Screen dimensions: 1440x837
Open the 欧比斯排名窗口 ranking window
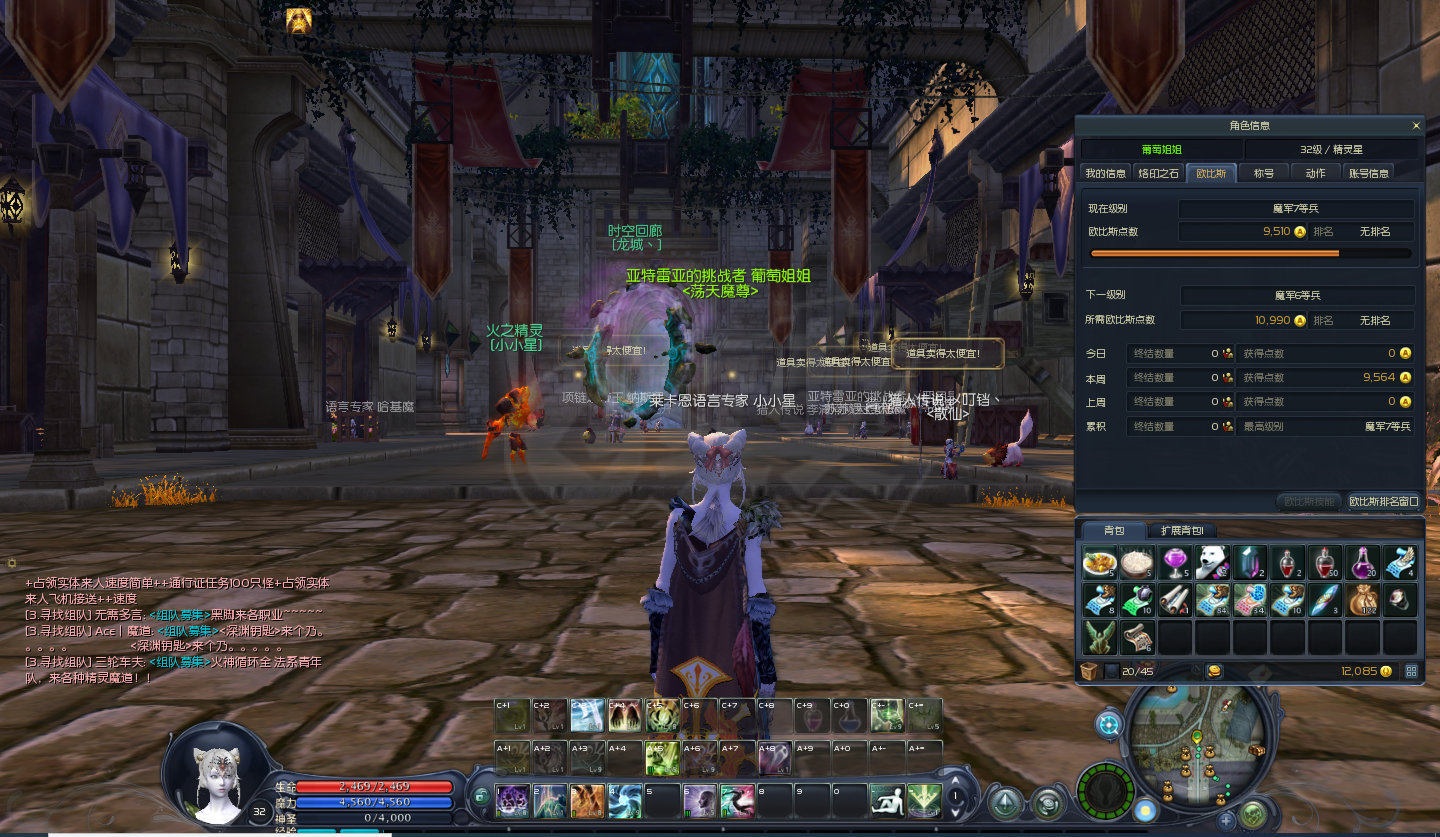[1383, 501]
